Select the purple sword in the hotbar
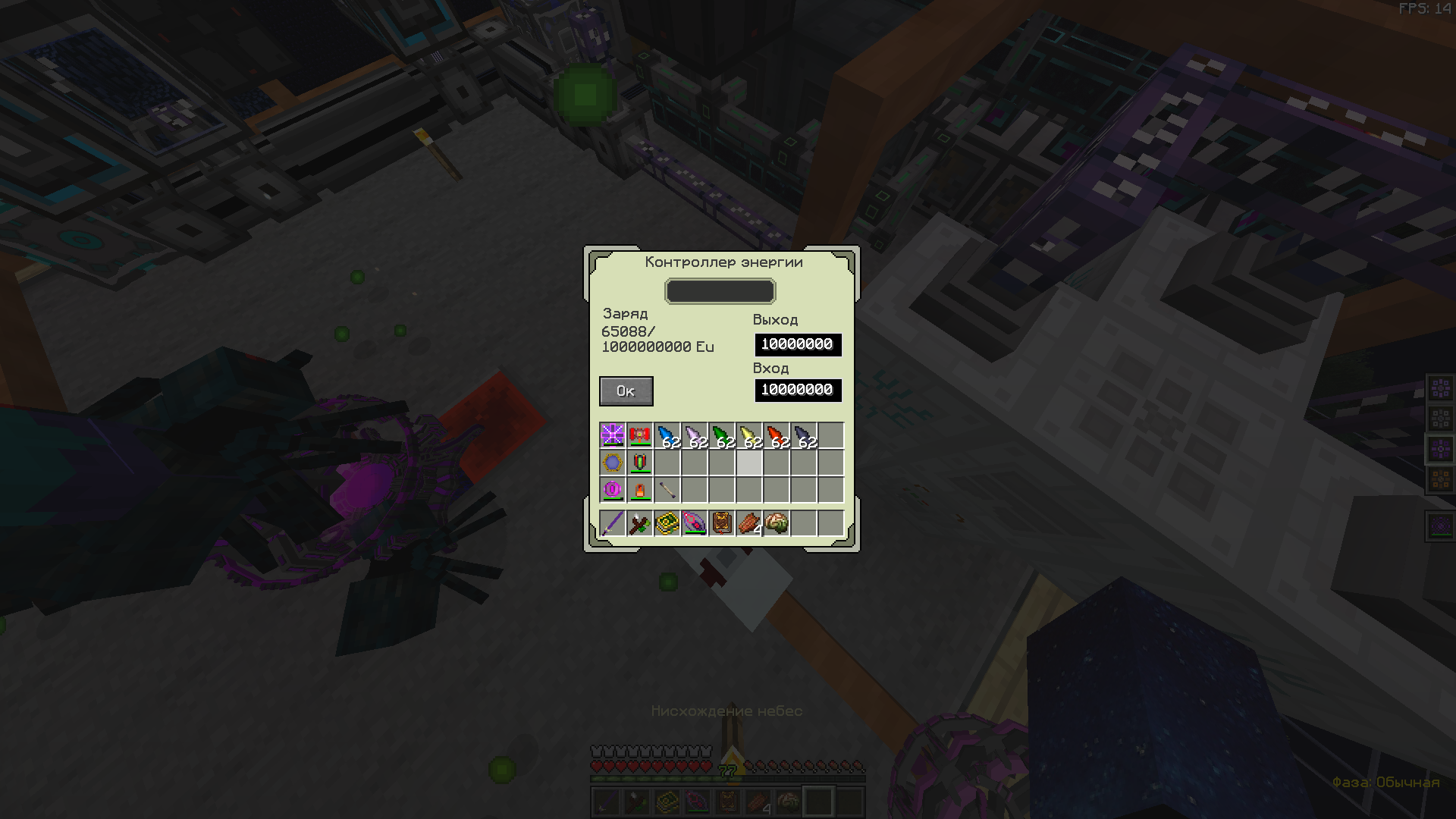1456x819 pixels. (613, 523)
